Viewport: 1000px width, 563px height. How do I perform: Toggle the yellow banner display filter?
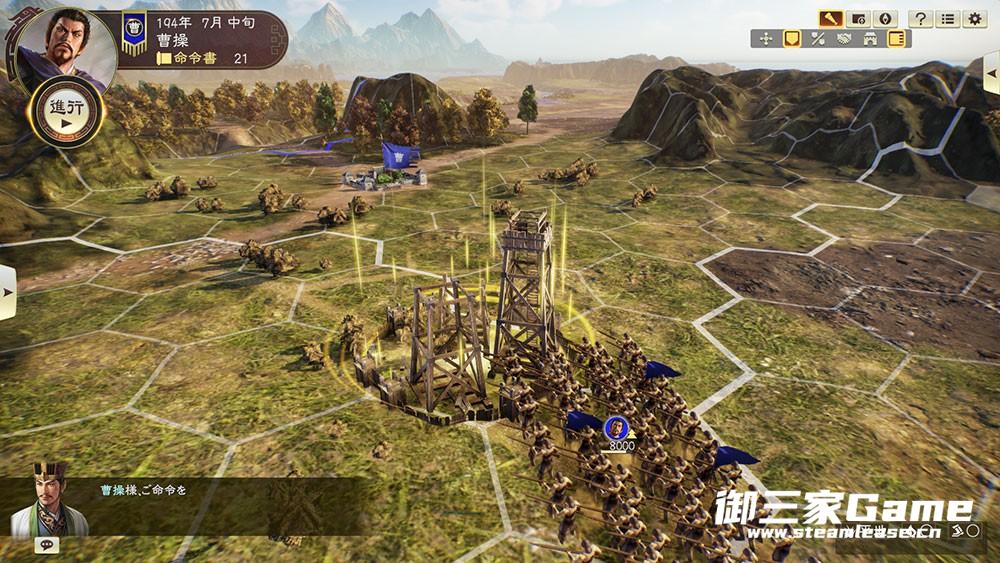coord(792,39)
